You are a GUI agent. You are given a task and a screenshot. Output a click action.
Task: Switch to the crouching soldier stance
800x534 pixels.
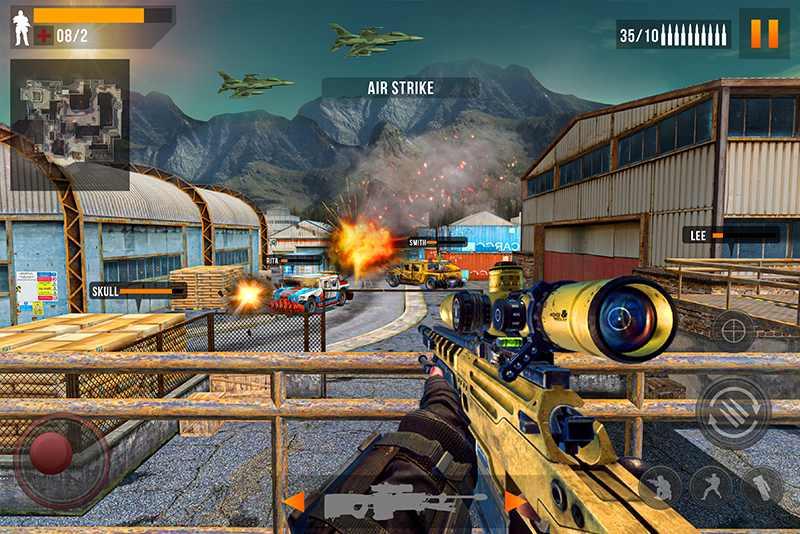[x=661, y=486]
